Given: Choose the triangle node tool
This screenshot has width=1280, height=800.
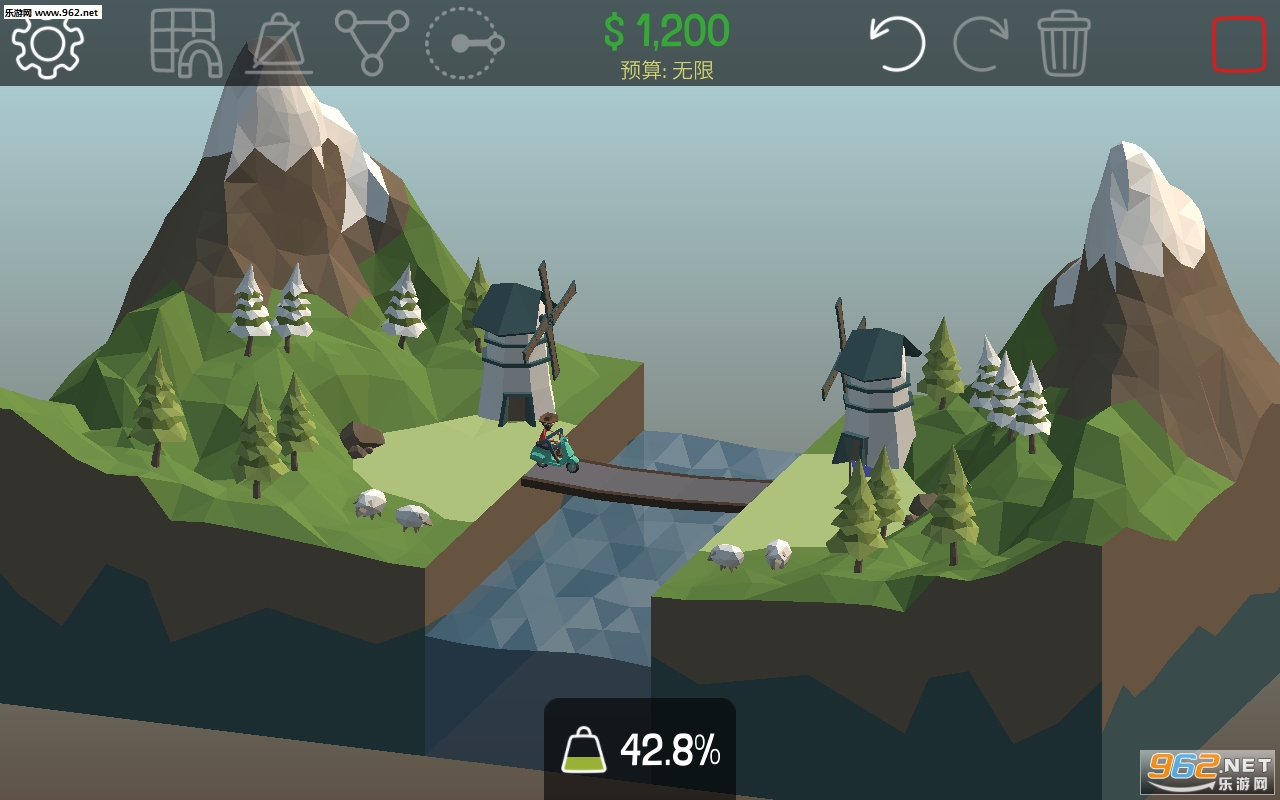Looking at the screenshot, I should (371, 42).
